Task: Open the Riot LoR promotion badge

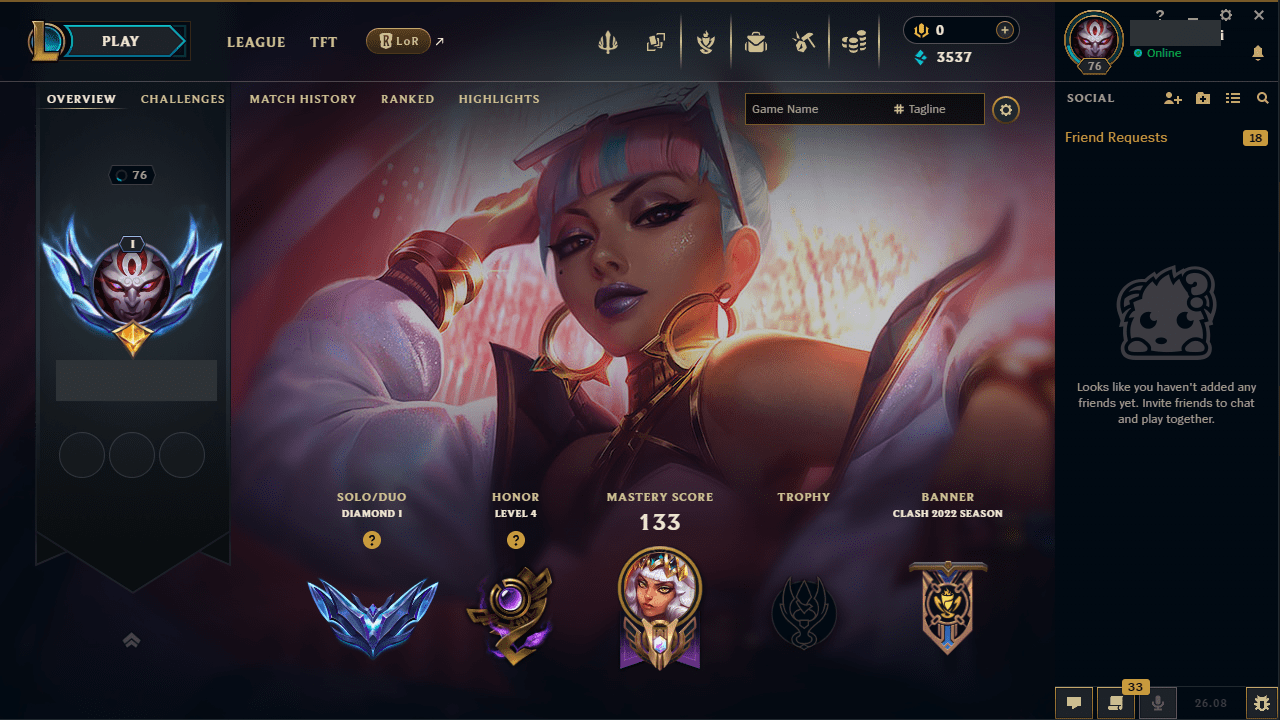Action: tap(399, 41)
